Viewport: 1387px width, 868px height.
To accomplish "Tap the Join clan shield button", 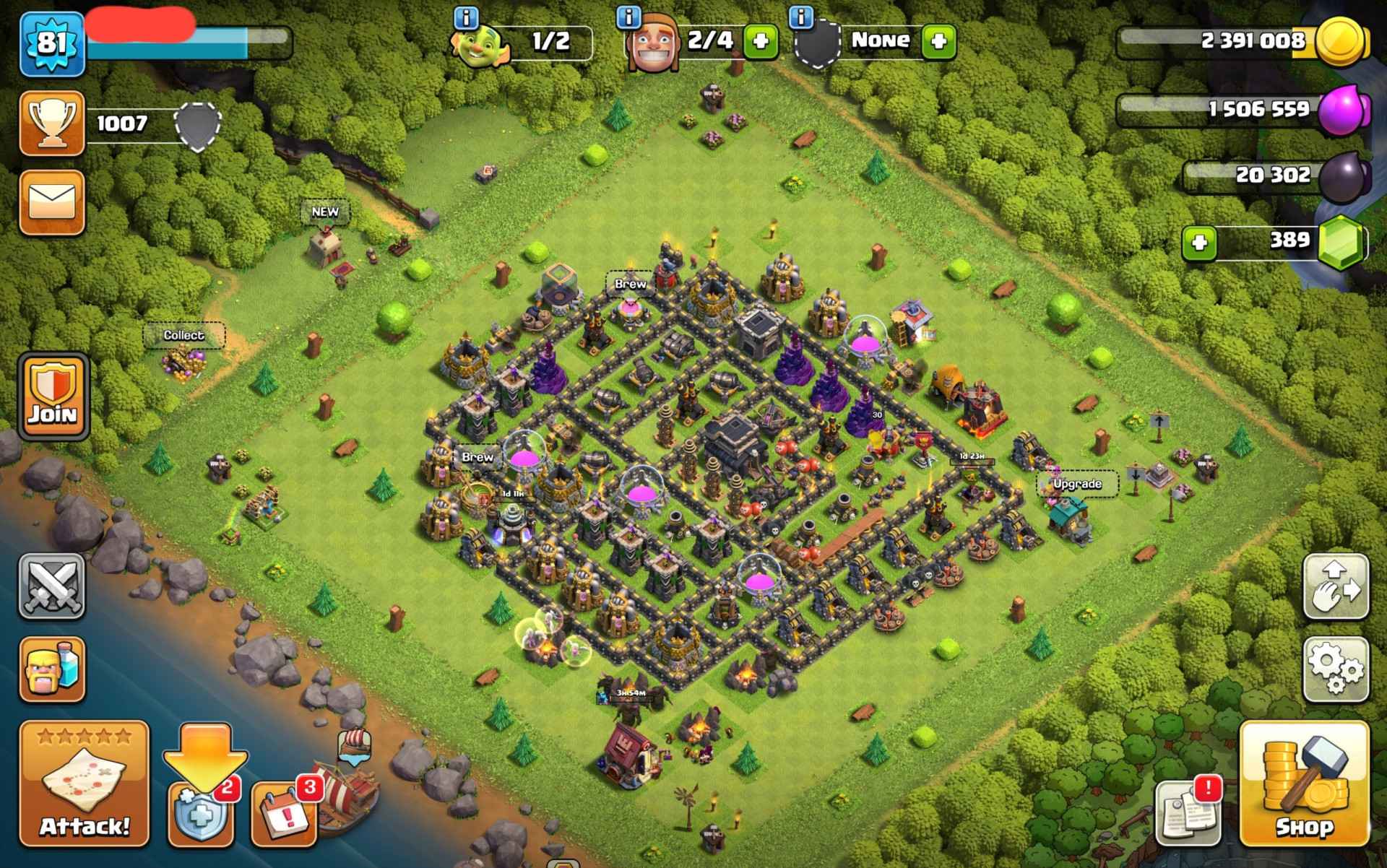I will [53, 396].
